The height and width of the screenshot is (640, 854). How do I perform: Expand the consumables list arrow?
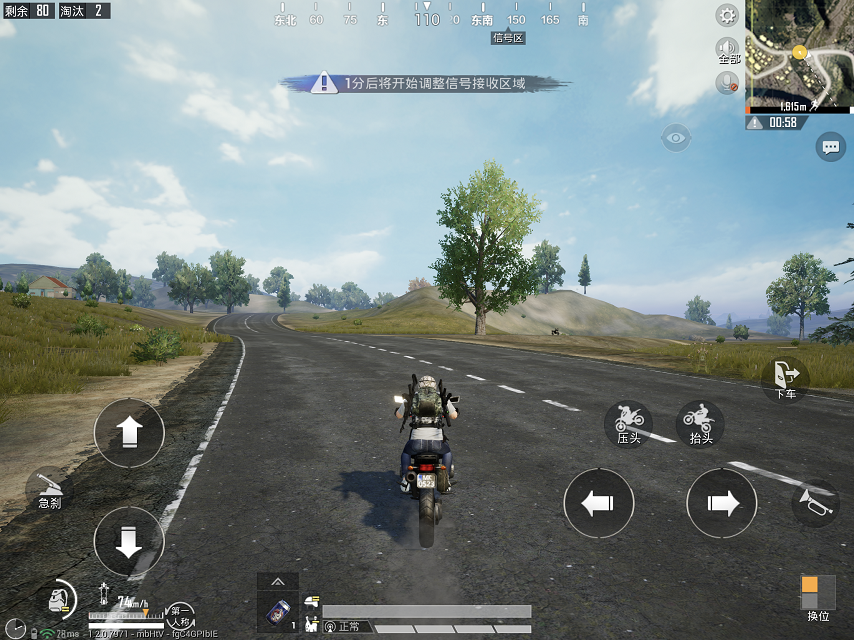click(x=277, y=581)
